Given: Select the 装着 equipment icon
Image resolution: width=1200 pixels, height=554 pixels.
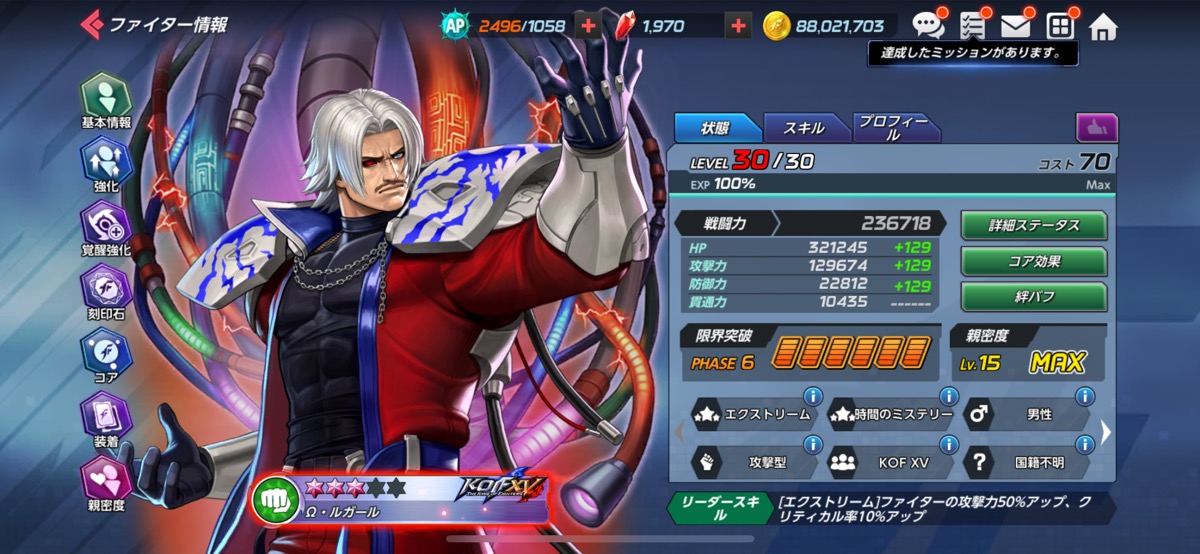Looking at the screenshot, I should 105,419.
